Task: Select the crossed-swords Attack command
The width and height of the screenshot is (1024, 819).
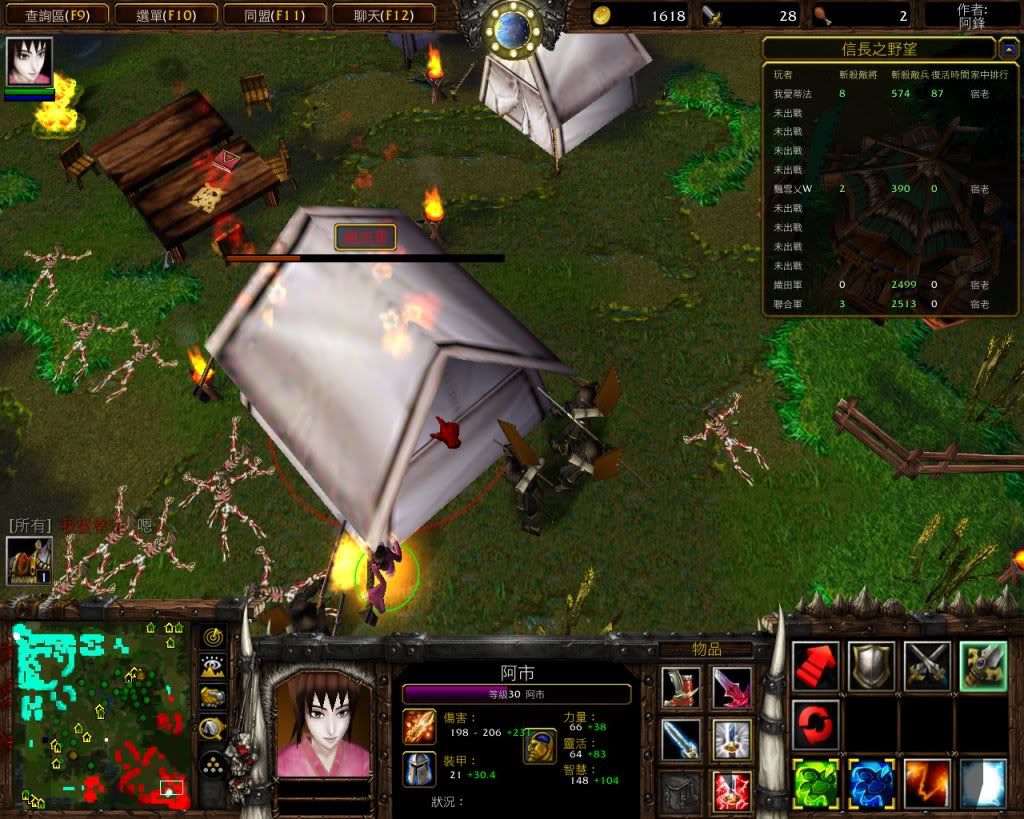Action: point(927,666)
